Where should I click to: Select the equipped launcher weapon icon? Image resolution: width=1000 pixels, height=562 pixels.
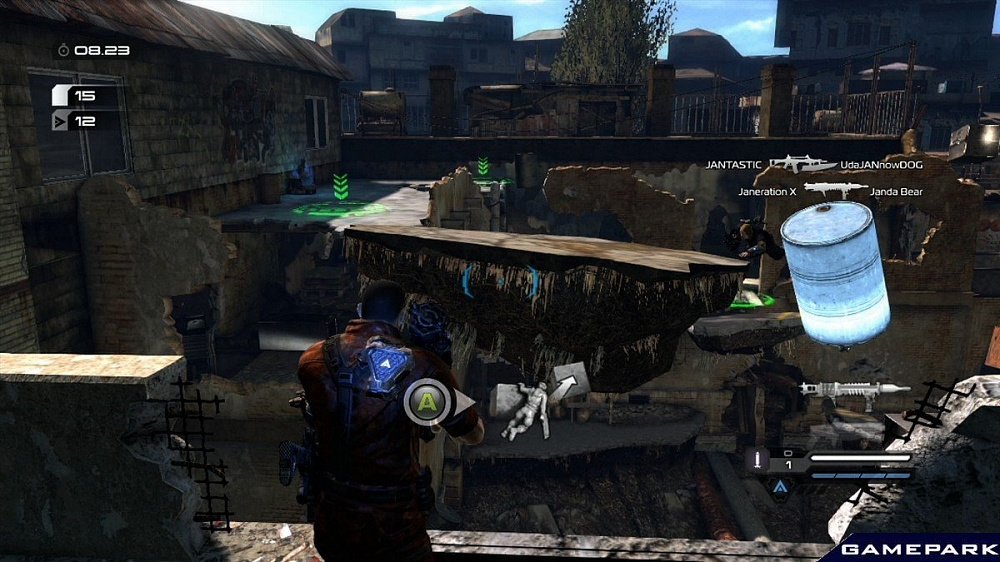(854, 391)
